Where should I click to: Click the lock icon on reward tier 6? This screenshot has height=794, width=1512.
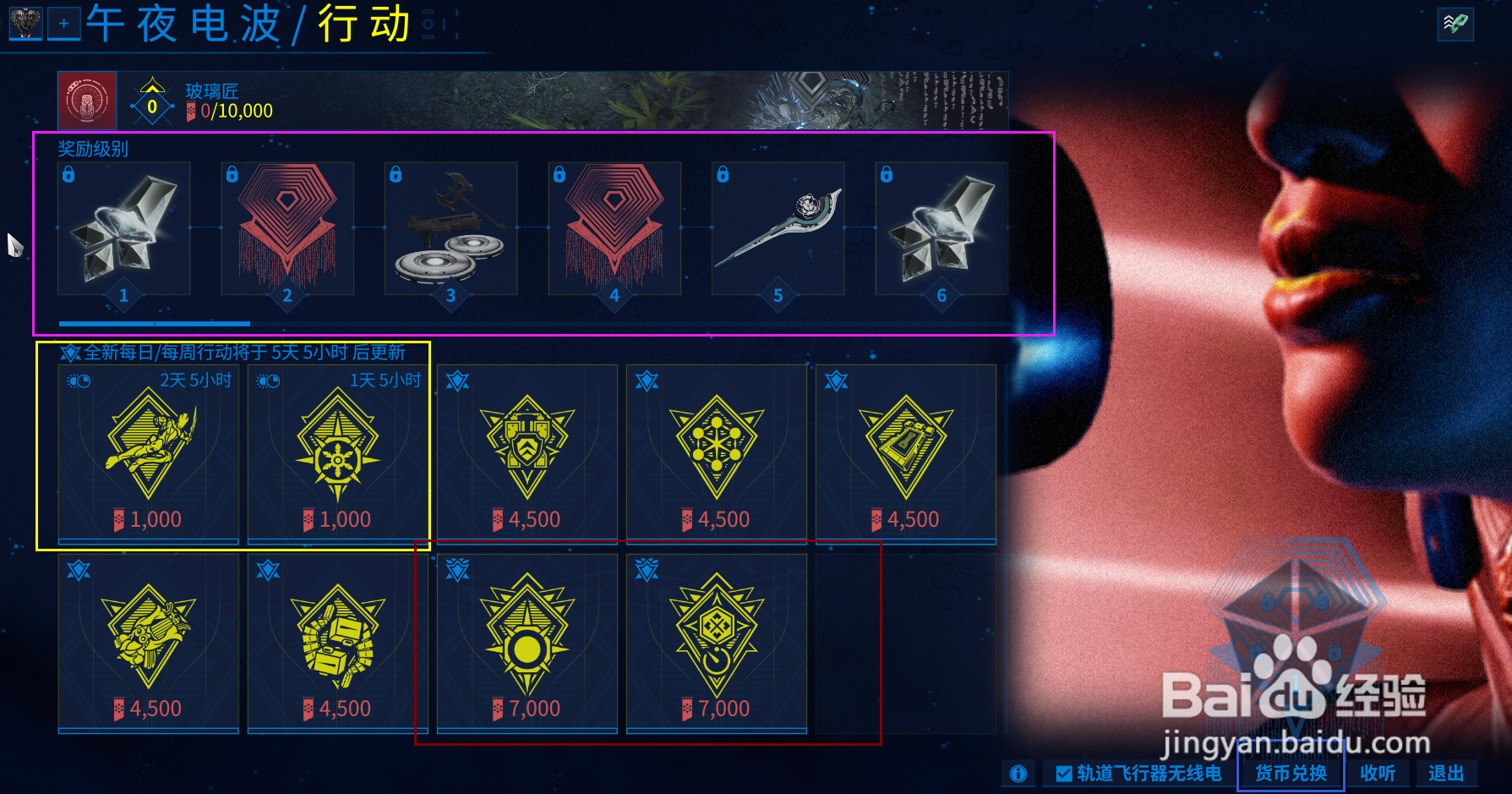[886, 175]
